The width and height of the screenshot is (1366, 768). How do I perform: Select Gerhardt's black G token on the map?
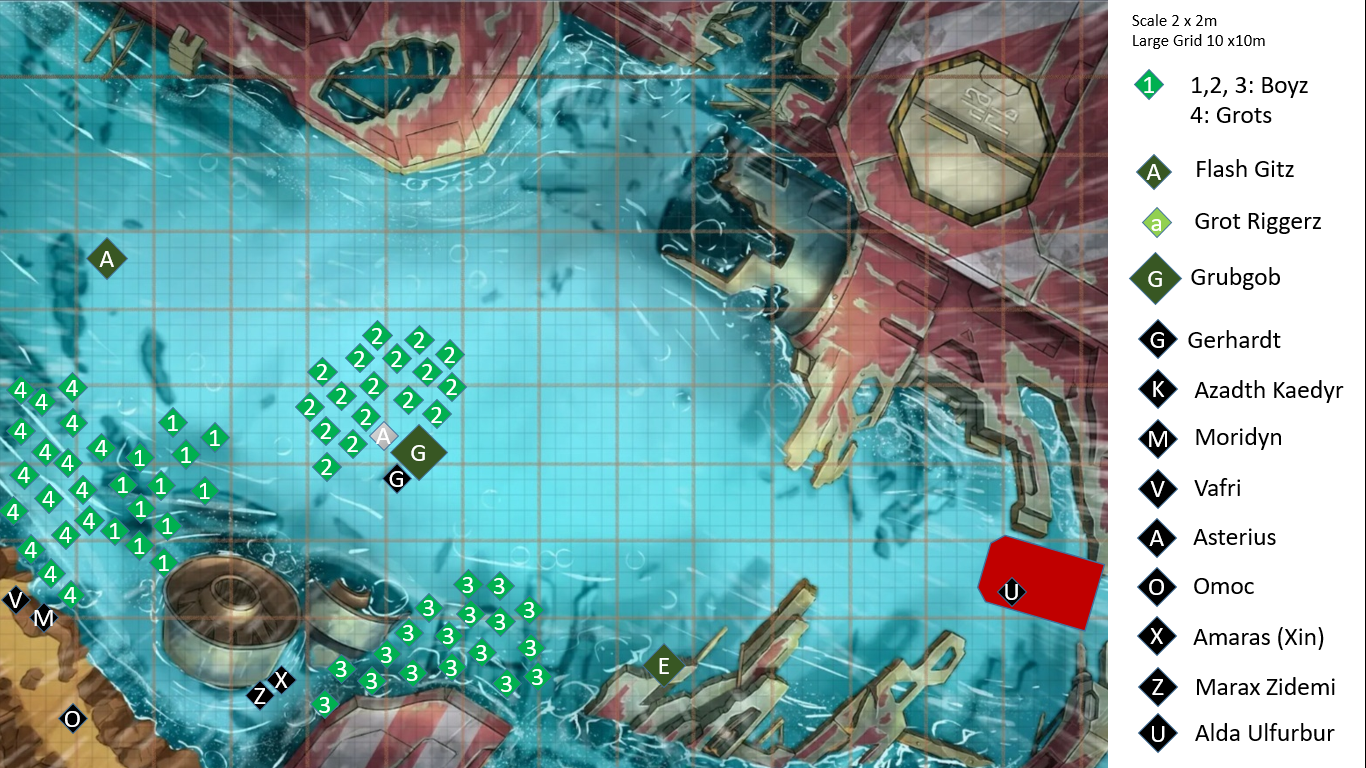397,480
